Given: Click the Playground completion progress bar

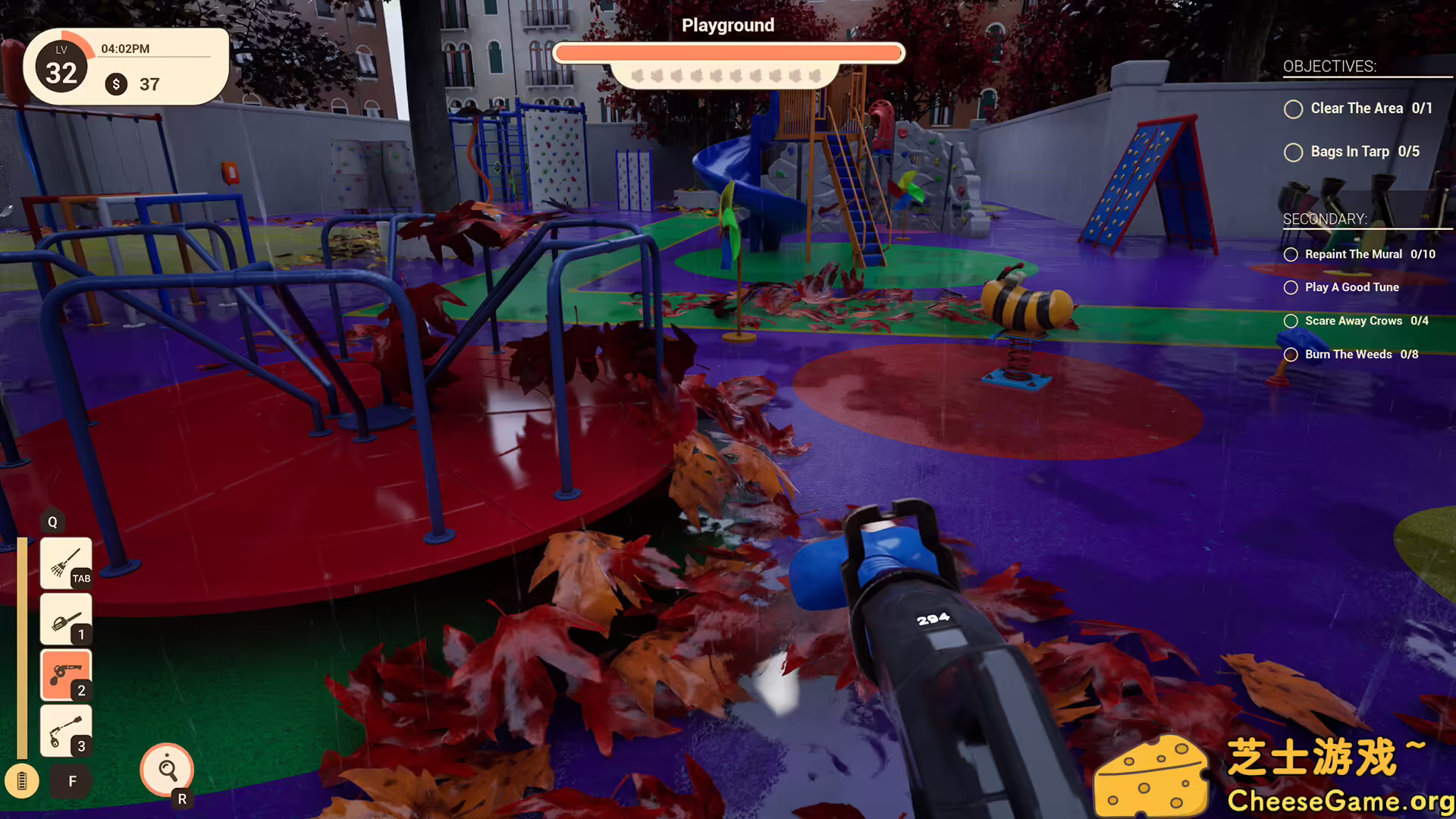Looking at the screenshot, I should point(728,52).
